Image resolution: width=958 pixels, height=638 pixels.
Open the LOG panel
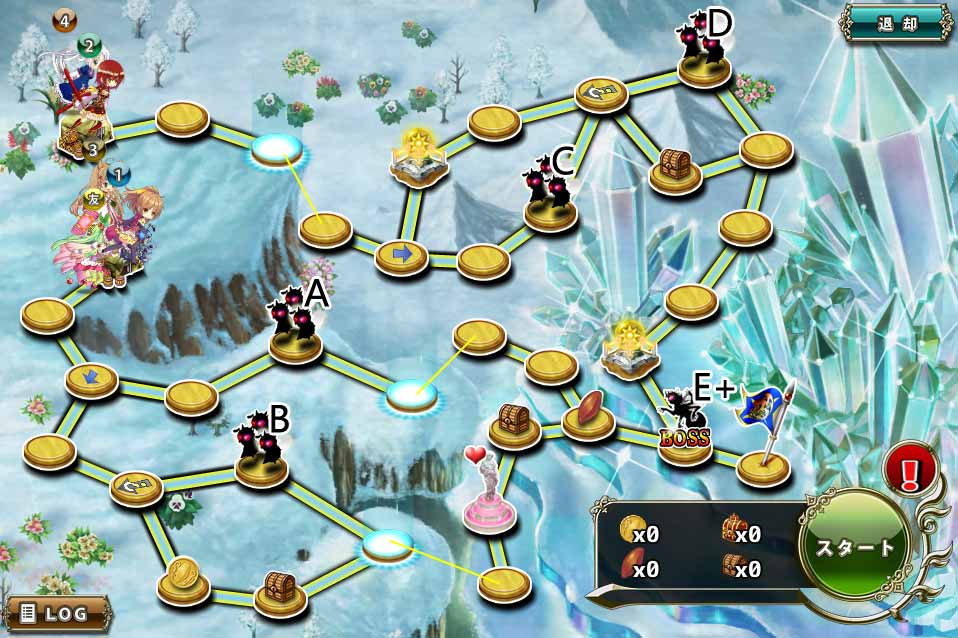56,612
